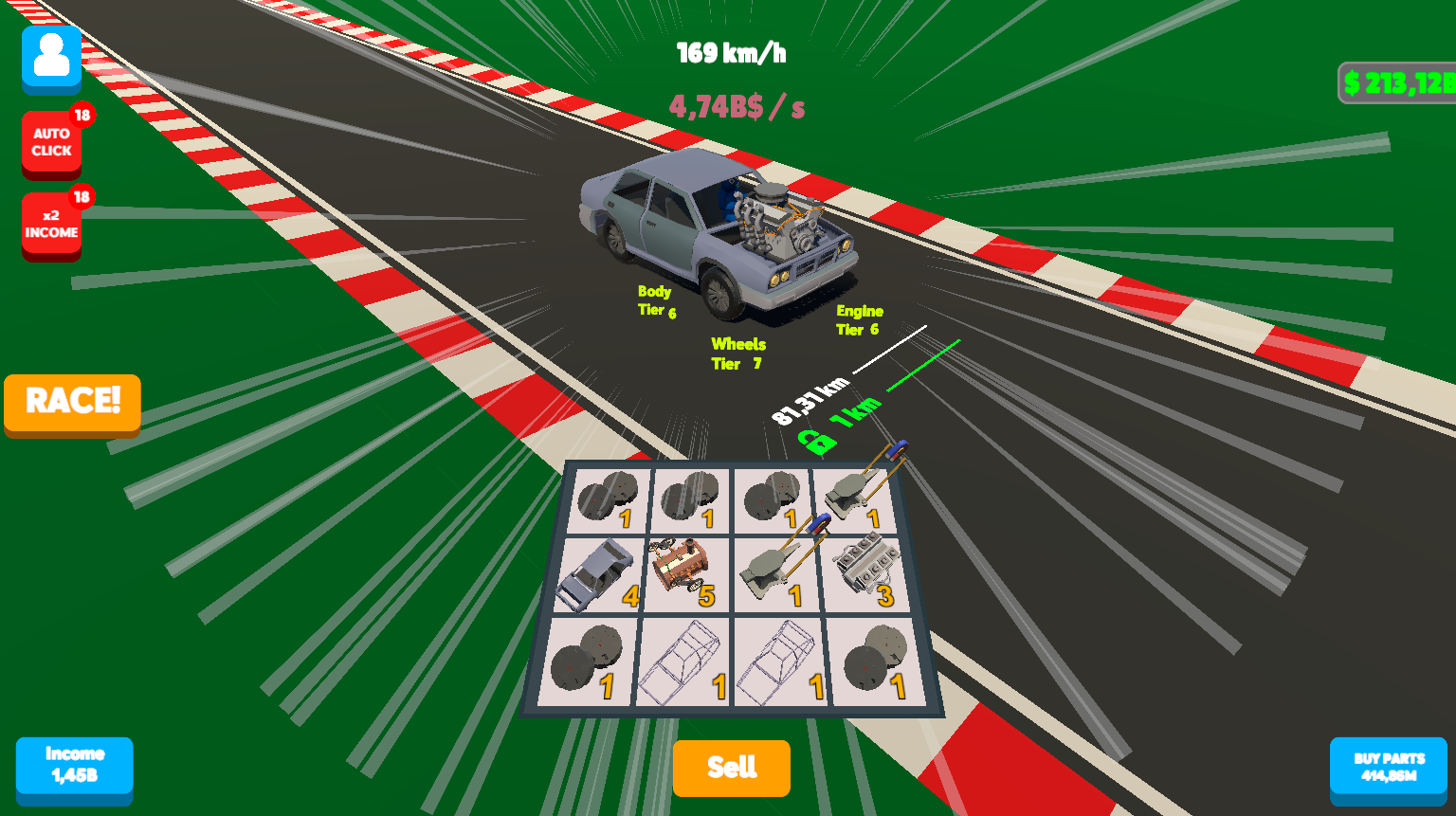The height and width of the screenshot is (816, 1456).
Task: Open the player profile
Action: pyautogui.click(x=51, y=59)
